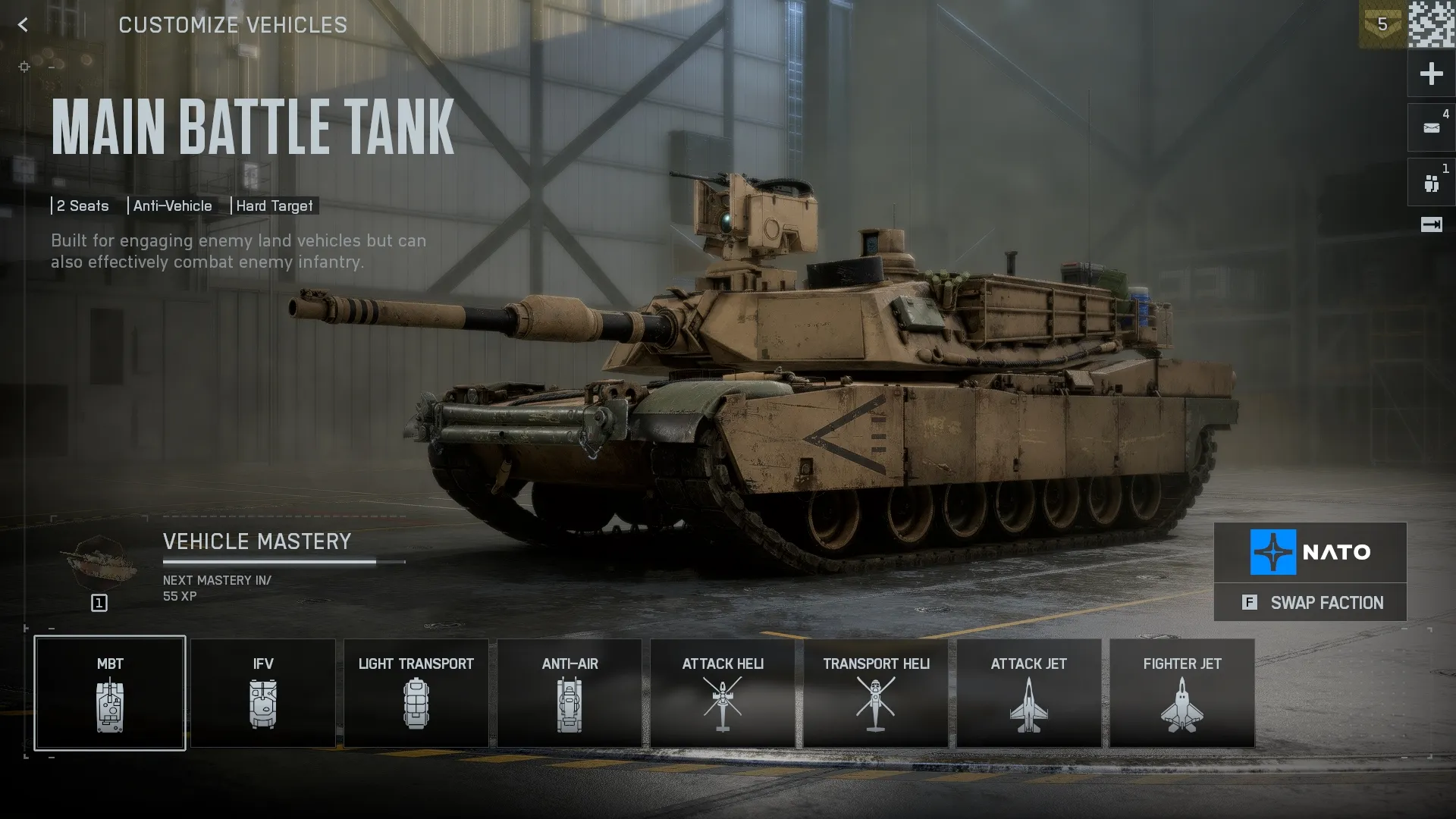
Task: Click the plus icon in the sidebar
Action: (1430, 73)
